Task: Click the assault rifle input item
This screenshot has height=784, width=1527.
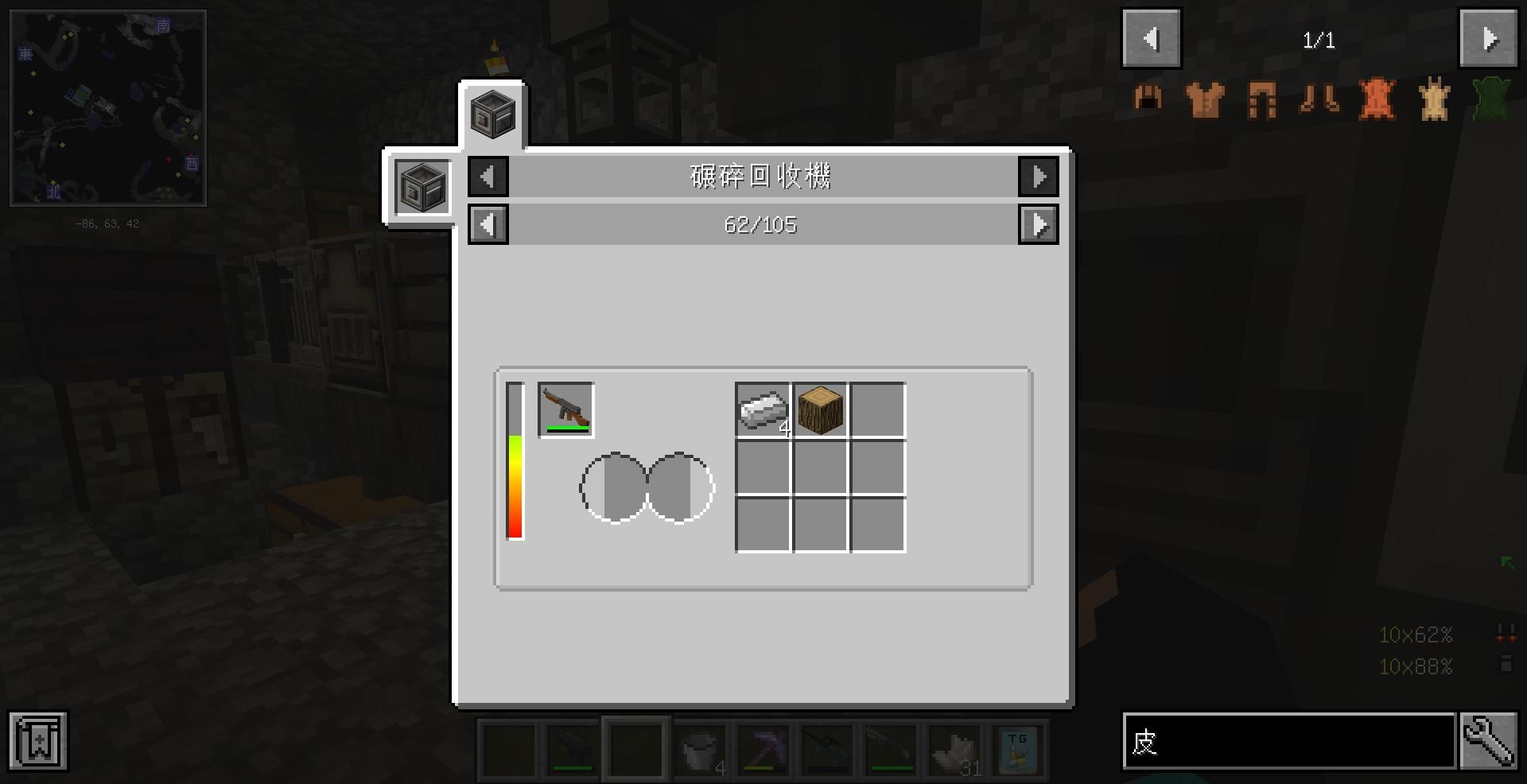Action: click(x=565, y=409)
